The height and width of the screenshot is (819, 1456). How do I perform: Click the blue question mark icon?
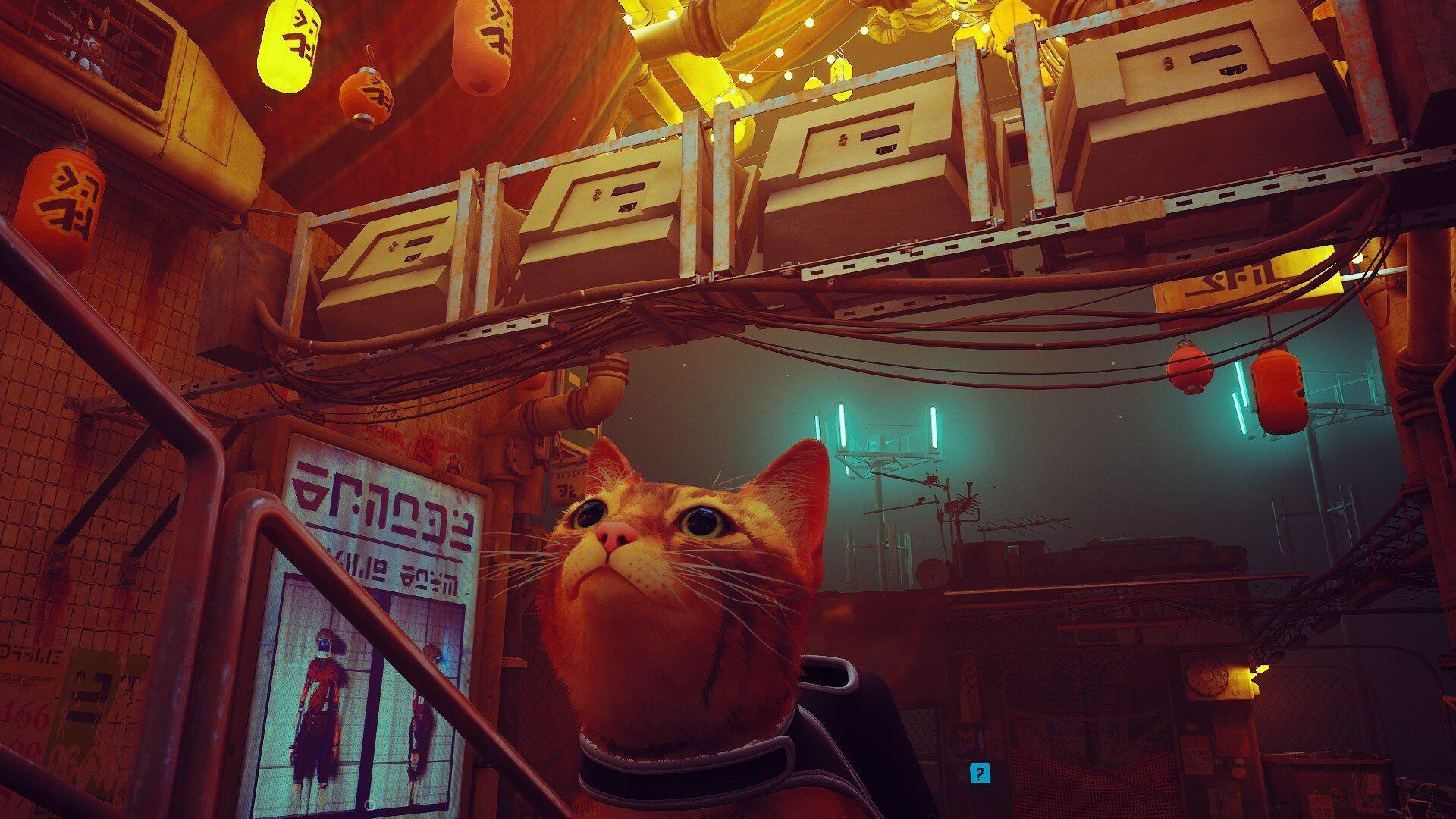(981, 773)
